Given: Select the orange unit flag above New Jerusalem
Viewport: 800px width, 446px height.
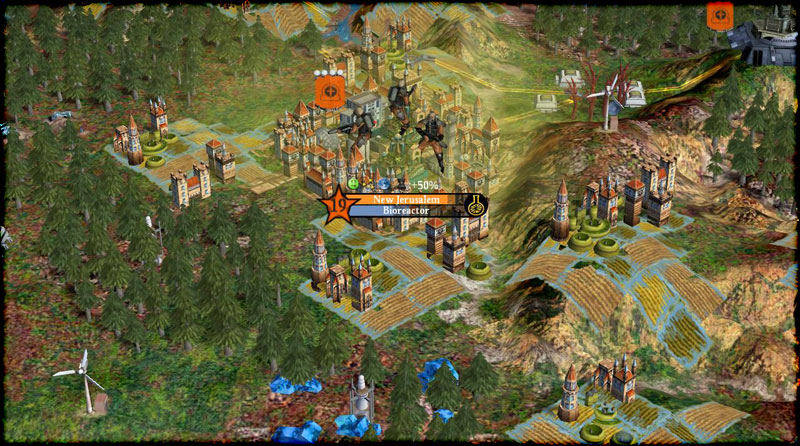Looking at the screenshot, I should coord(329,92).
